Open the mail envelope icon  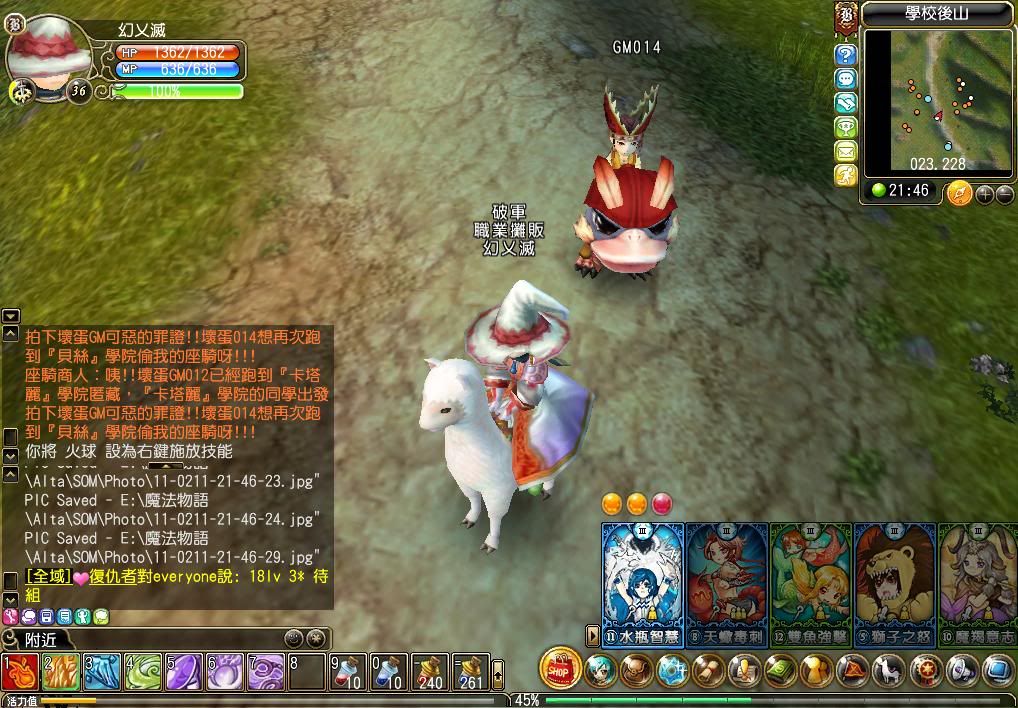pyautogui.click(x=846, y=151)
